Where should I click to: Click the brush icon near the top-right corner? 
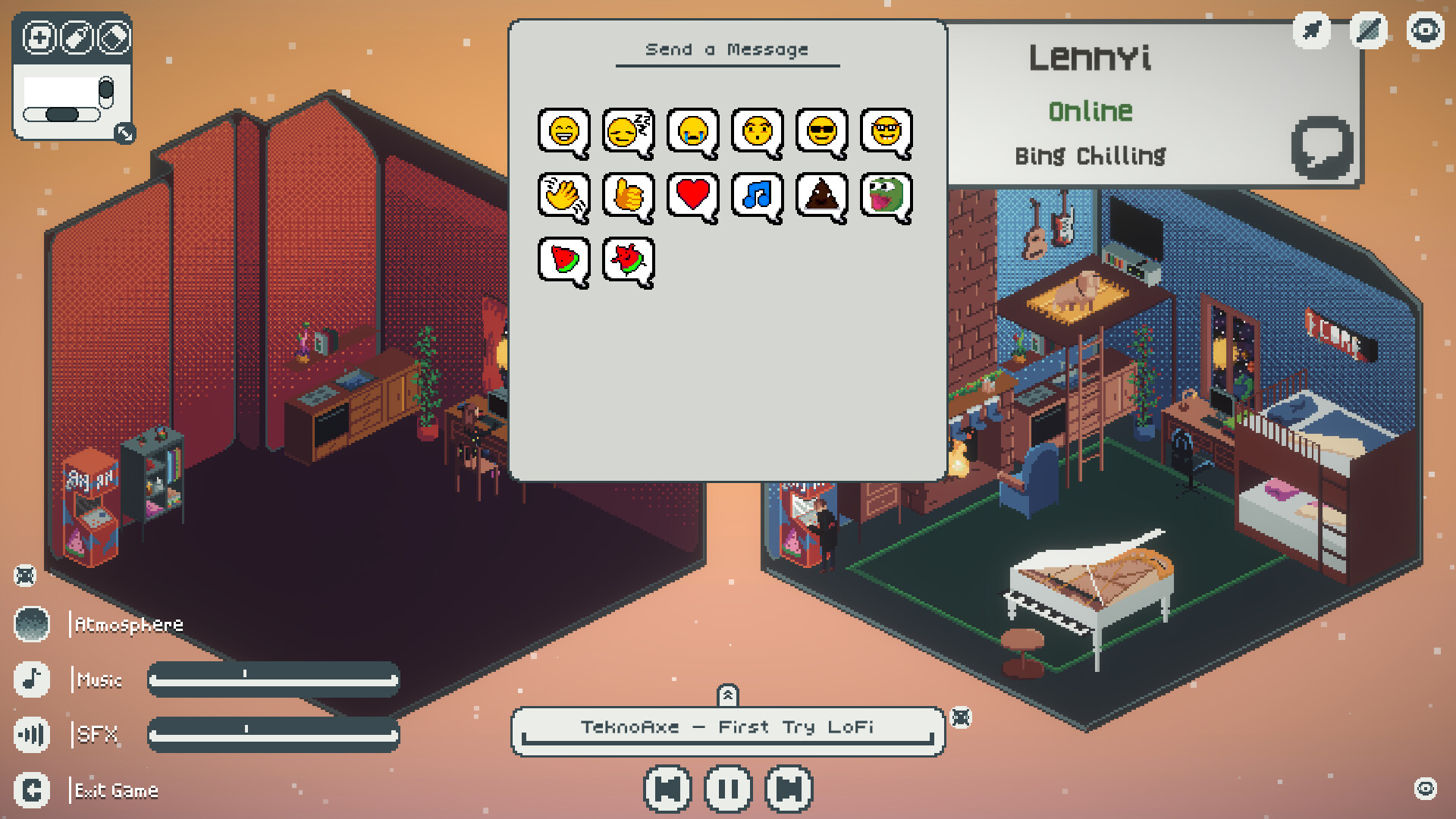tap(1367, 31)
